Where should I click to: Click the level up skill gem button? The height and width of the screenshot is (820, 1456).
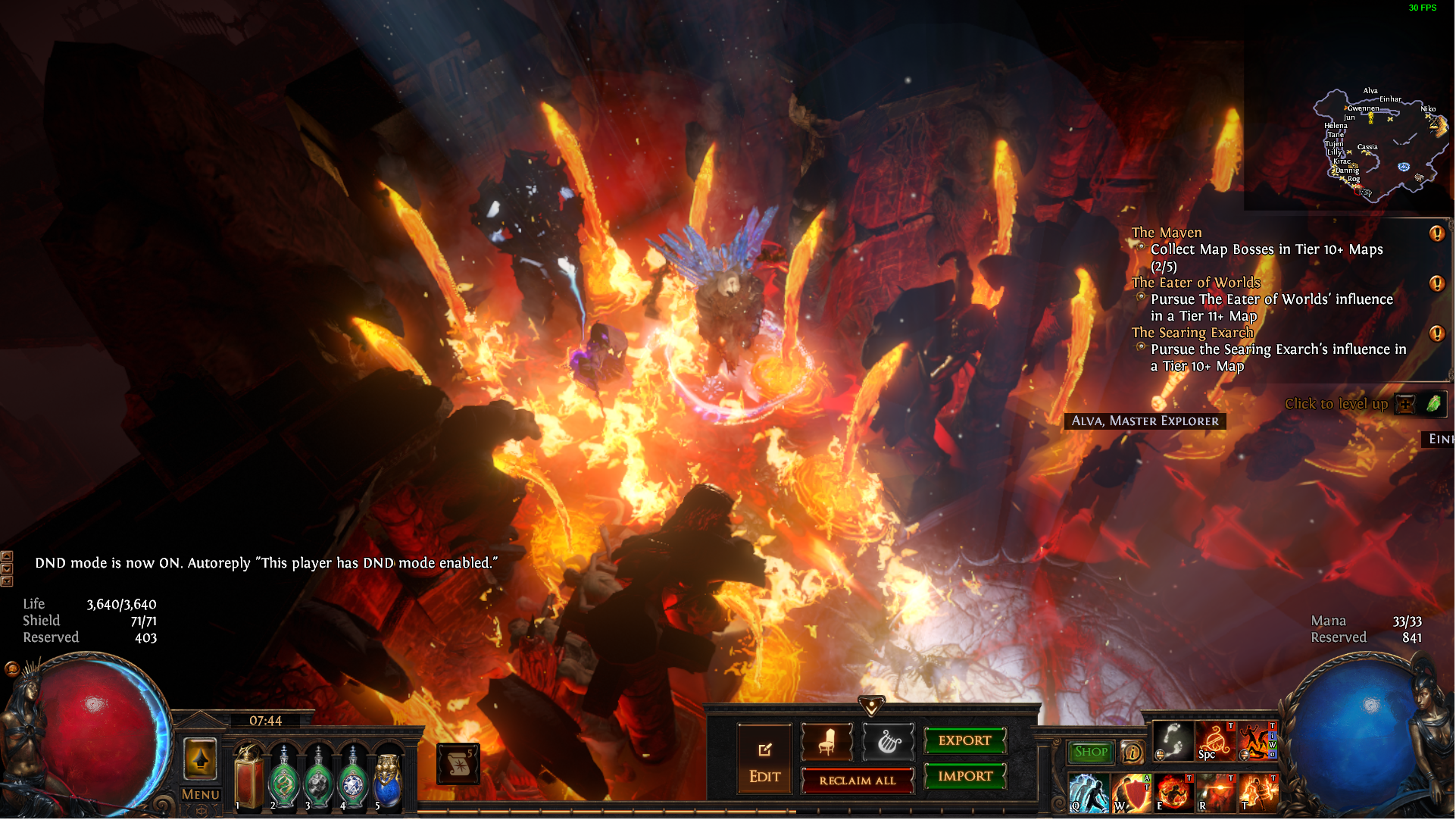[x=1405, y=404]
